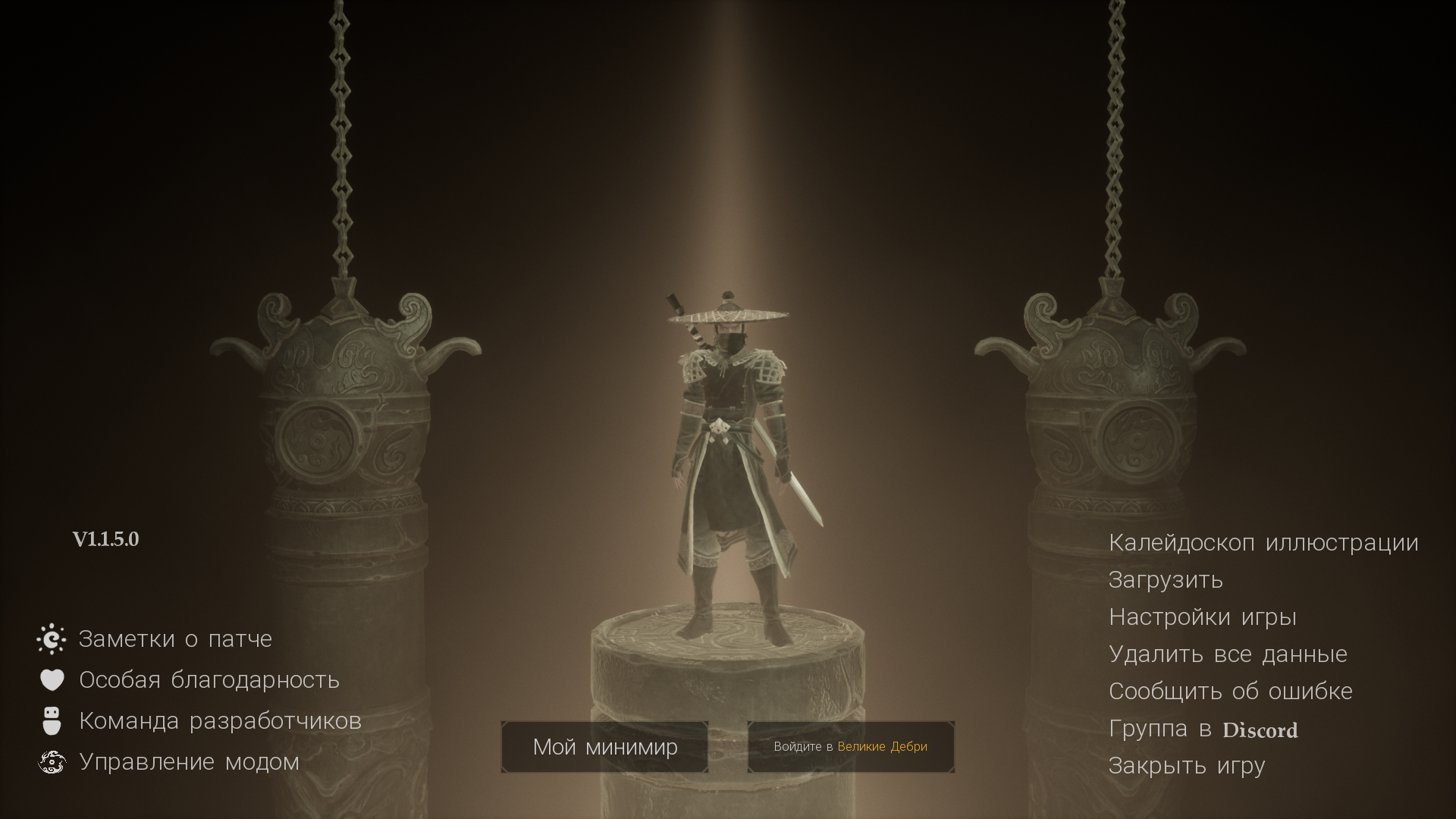The height and width of the screenshot is (819, 1456).
Task: View Команда разработчиков developer team
Action: point(220,721)
